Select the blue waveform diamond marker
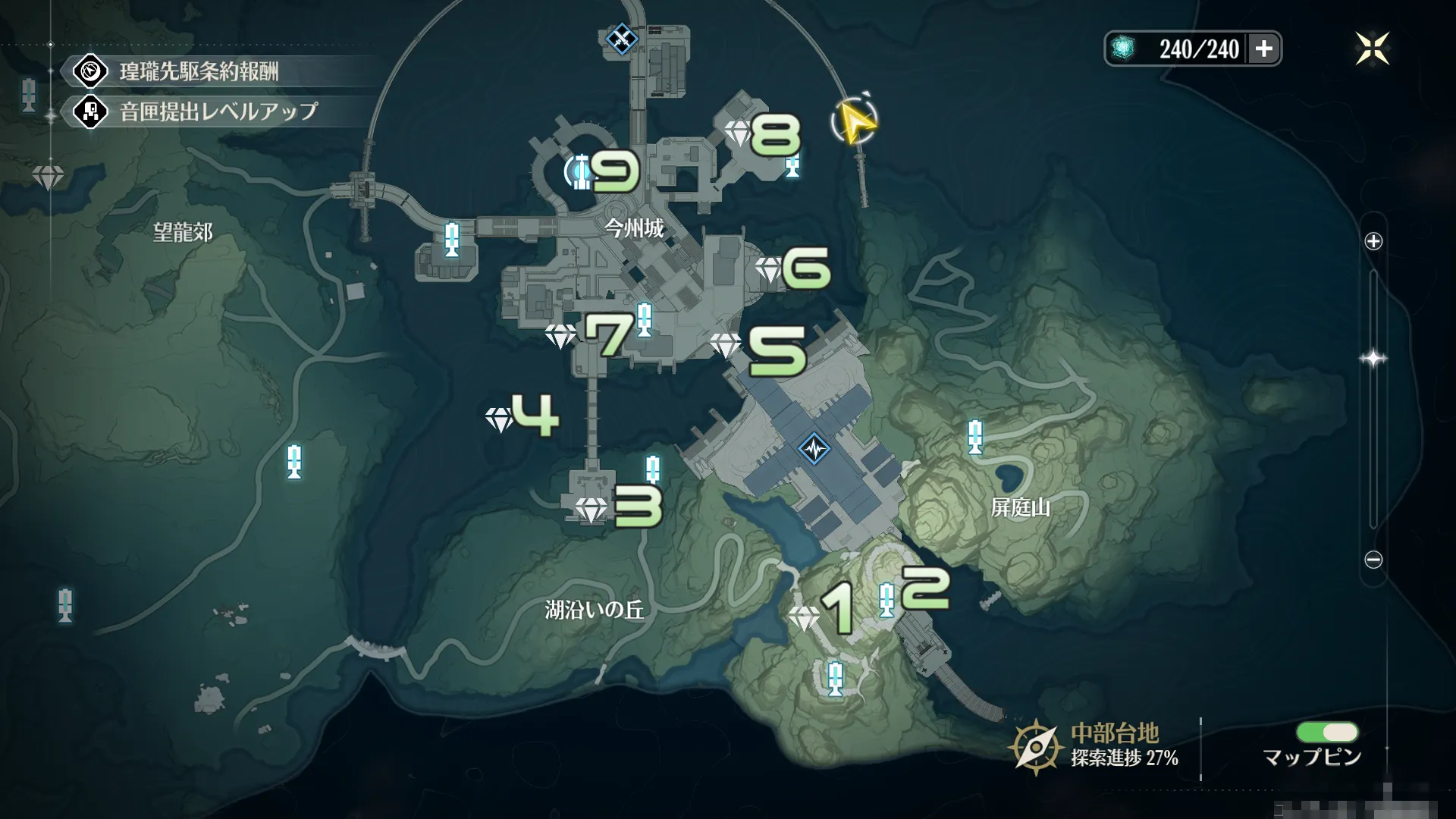 (814, 449)
